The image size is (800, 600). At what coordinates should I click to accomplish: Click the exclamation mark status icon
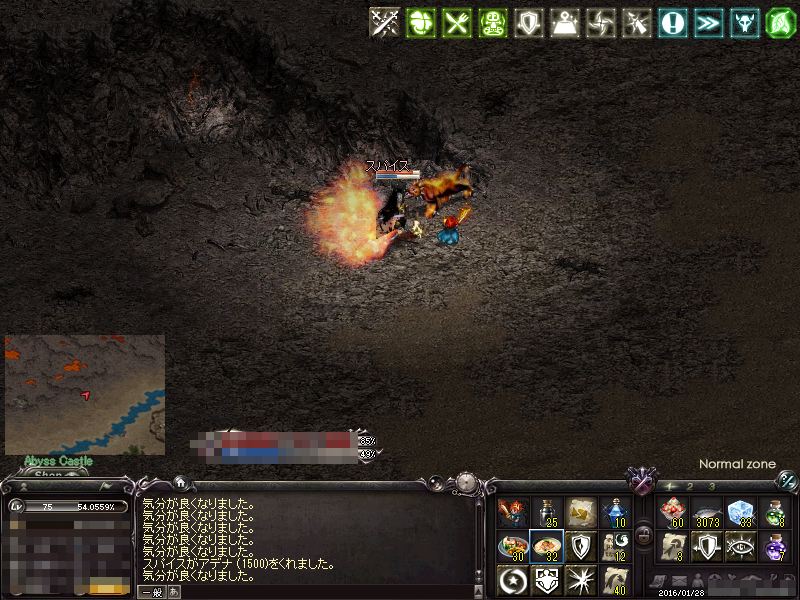[x=672, y=22]
